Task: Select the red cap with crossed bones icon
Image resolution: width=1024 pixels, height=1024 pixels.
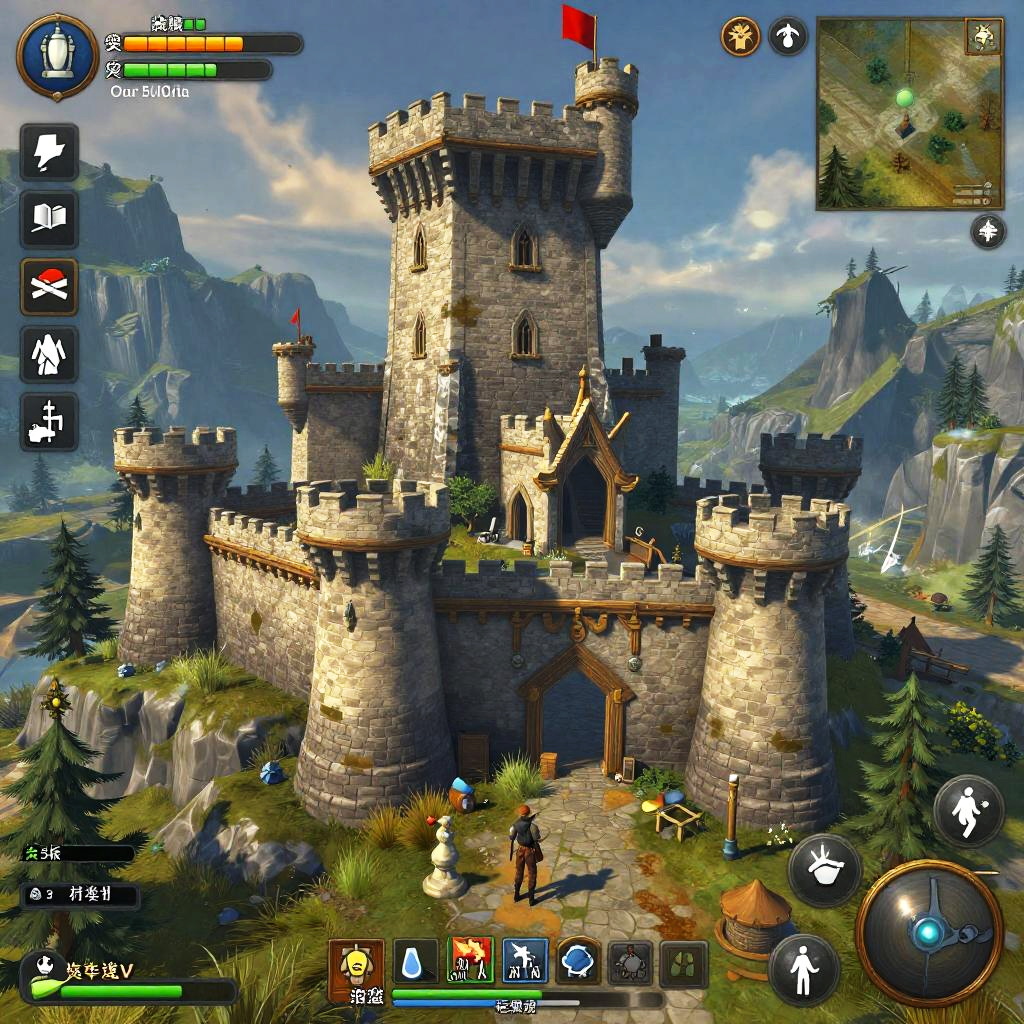Action: point(49,286)
